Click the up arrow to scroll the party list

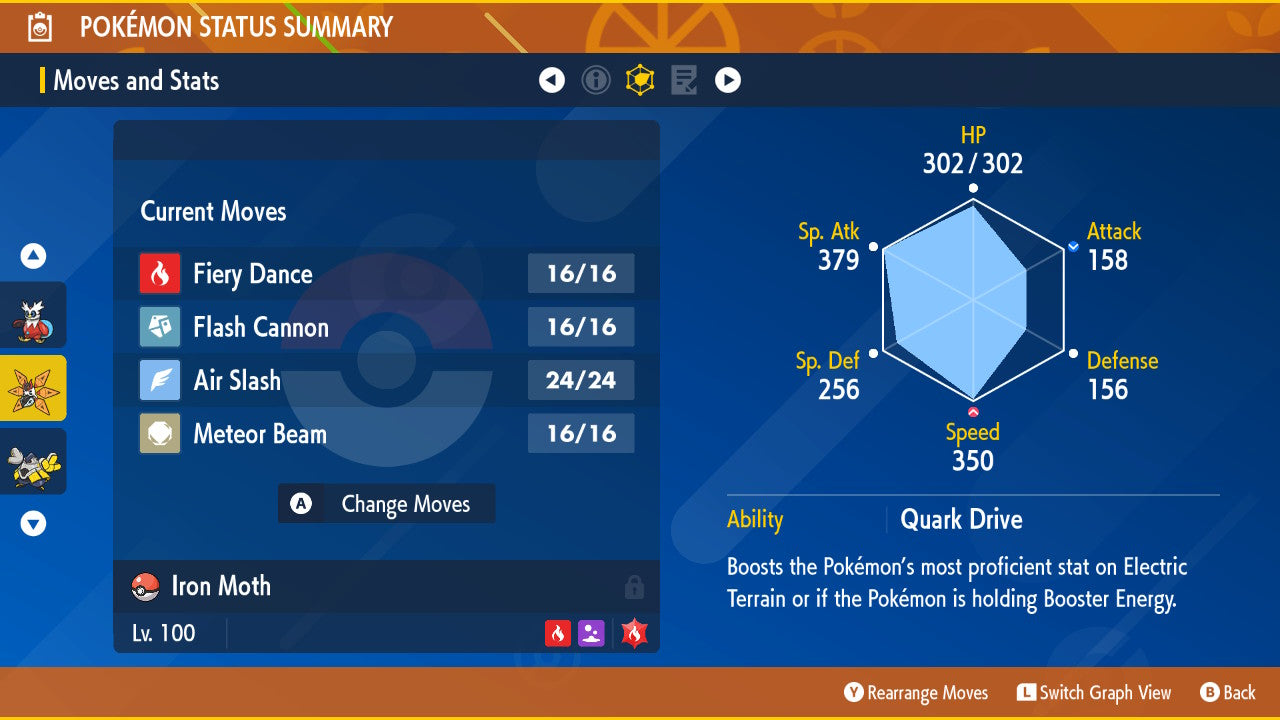point(33,256)
